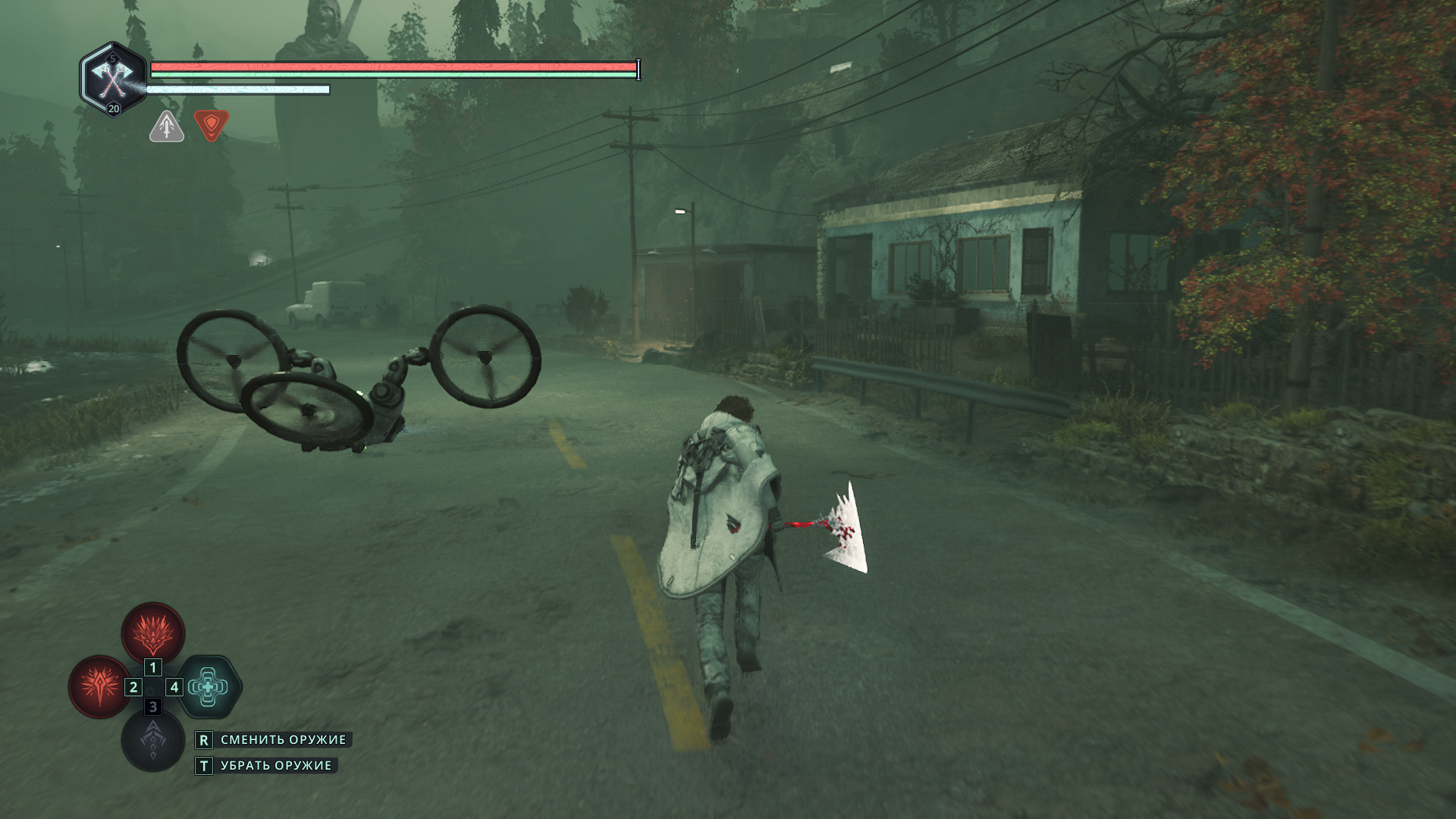
Task: Use the teal healing cross ability
Action: (x=209, y=687)
